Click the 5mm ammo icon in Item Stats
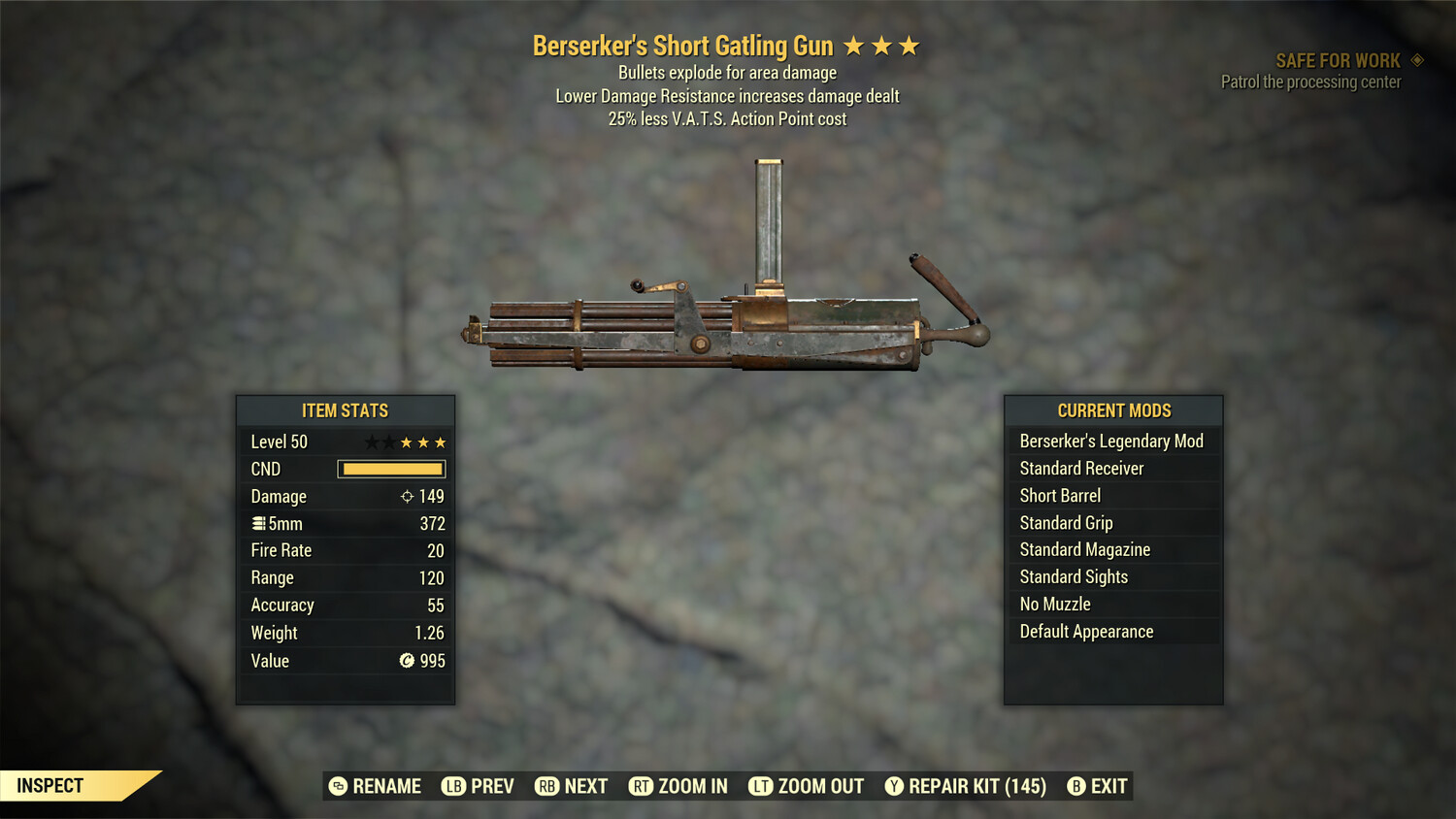 click(x=259, y=523)
